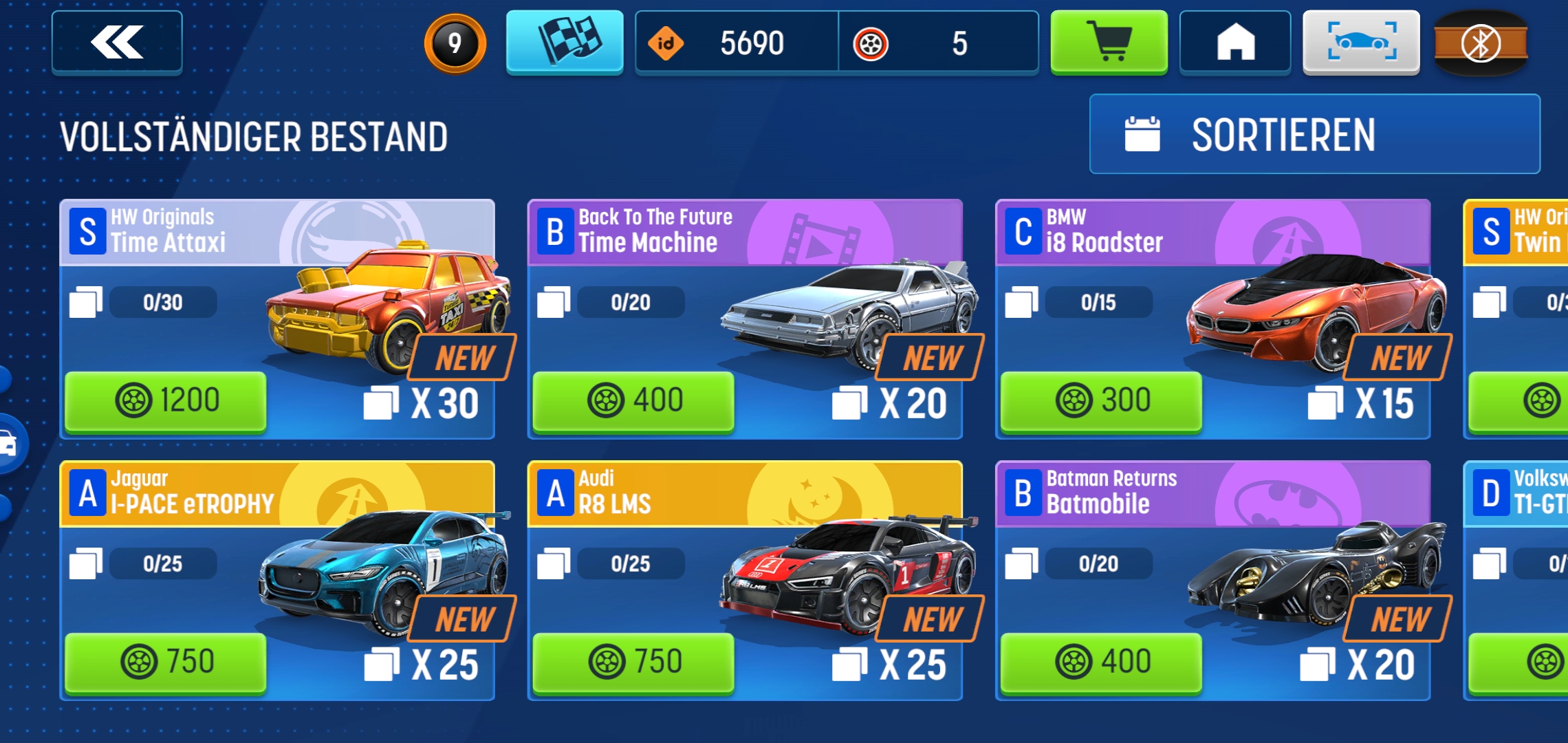Open the Sortieren sorting menu

[1314, 134]
